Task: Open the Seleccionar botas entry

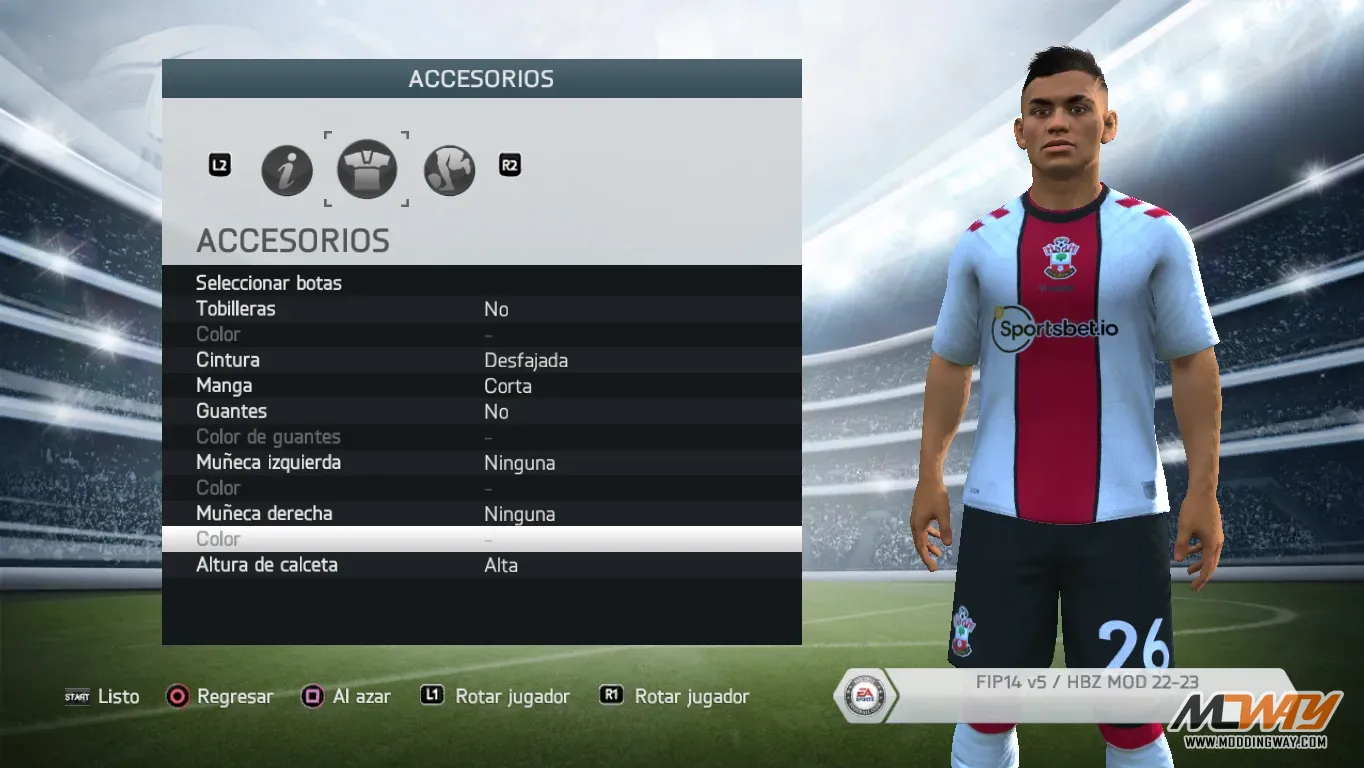Action: (269, 283)
